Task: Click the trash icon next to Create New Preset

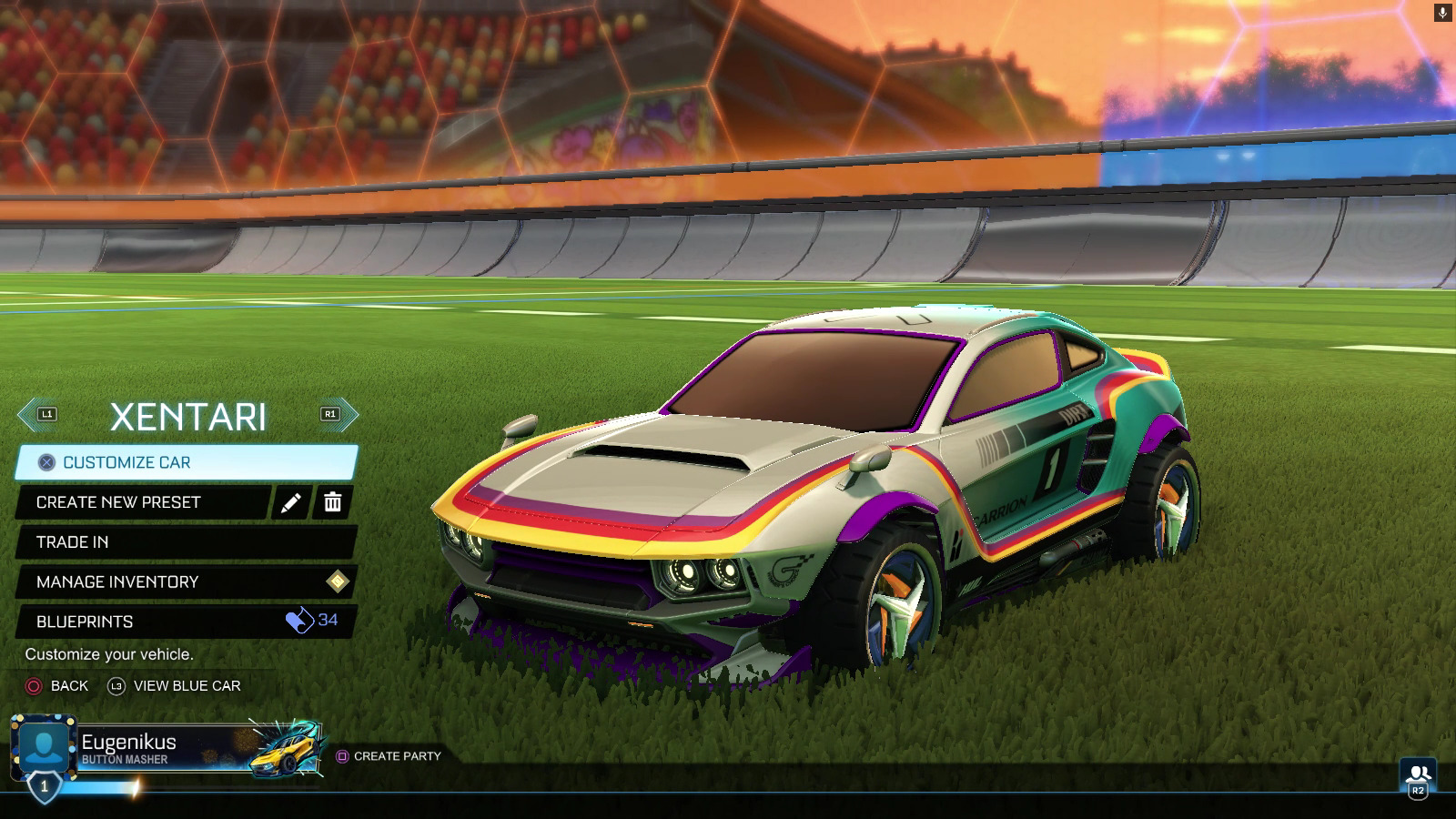Action: (333, 502)
